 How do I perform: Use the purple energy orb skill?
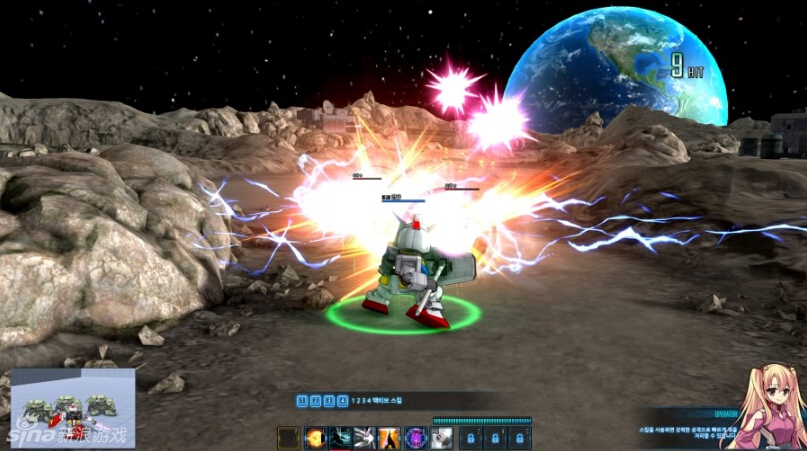(415, 438)
